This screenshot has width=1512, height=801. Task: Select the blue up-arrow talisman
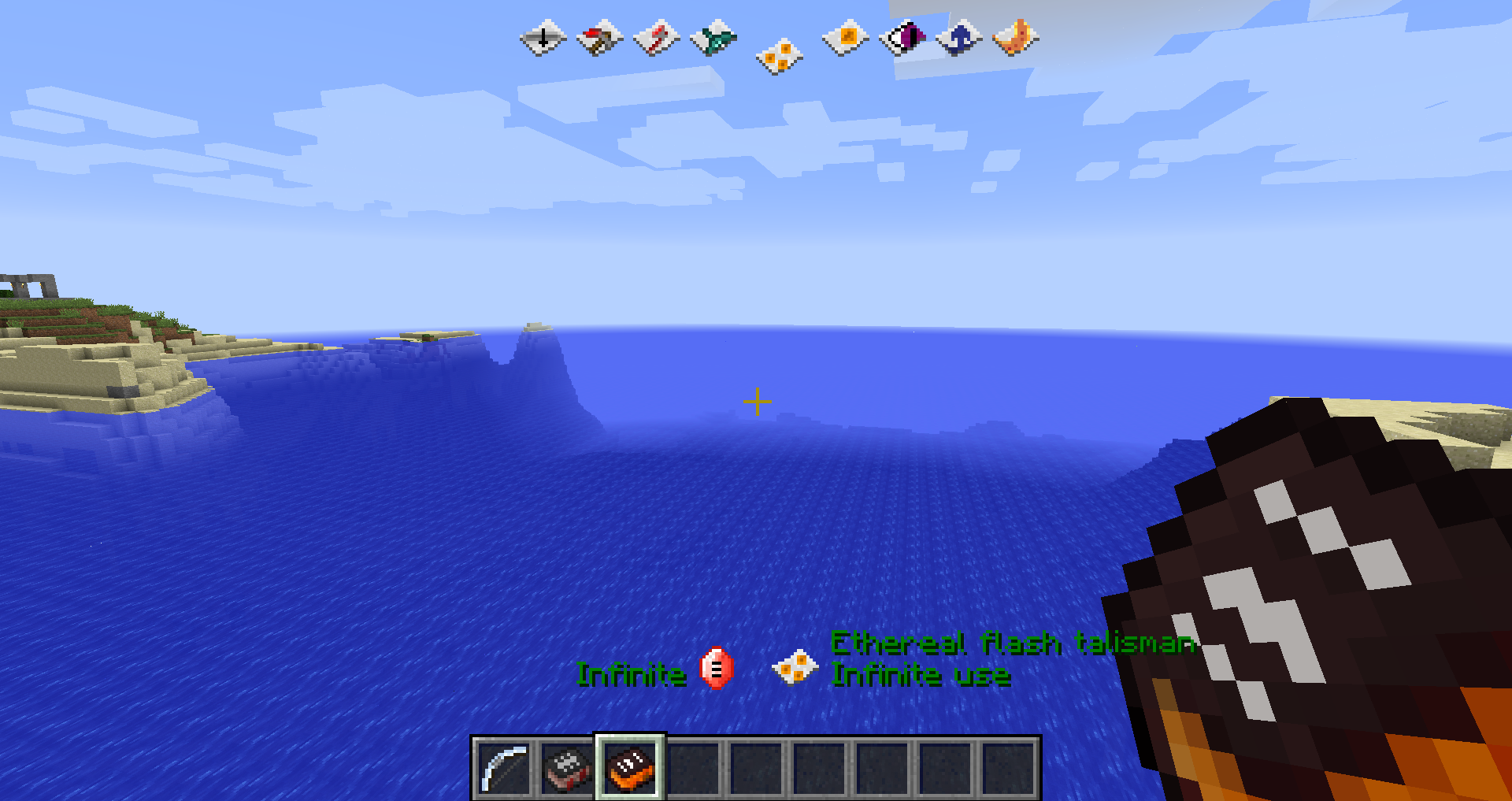pos(958,38)
